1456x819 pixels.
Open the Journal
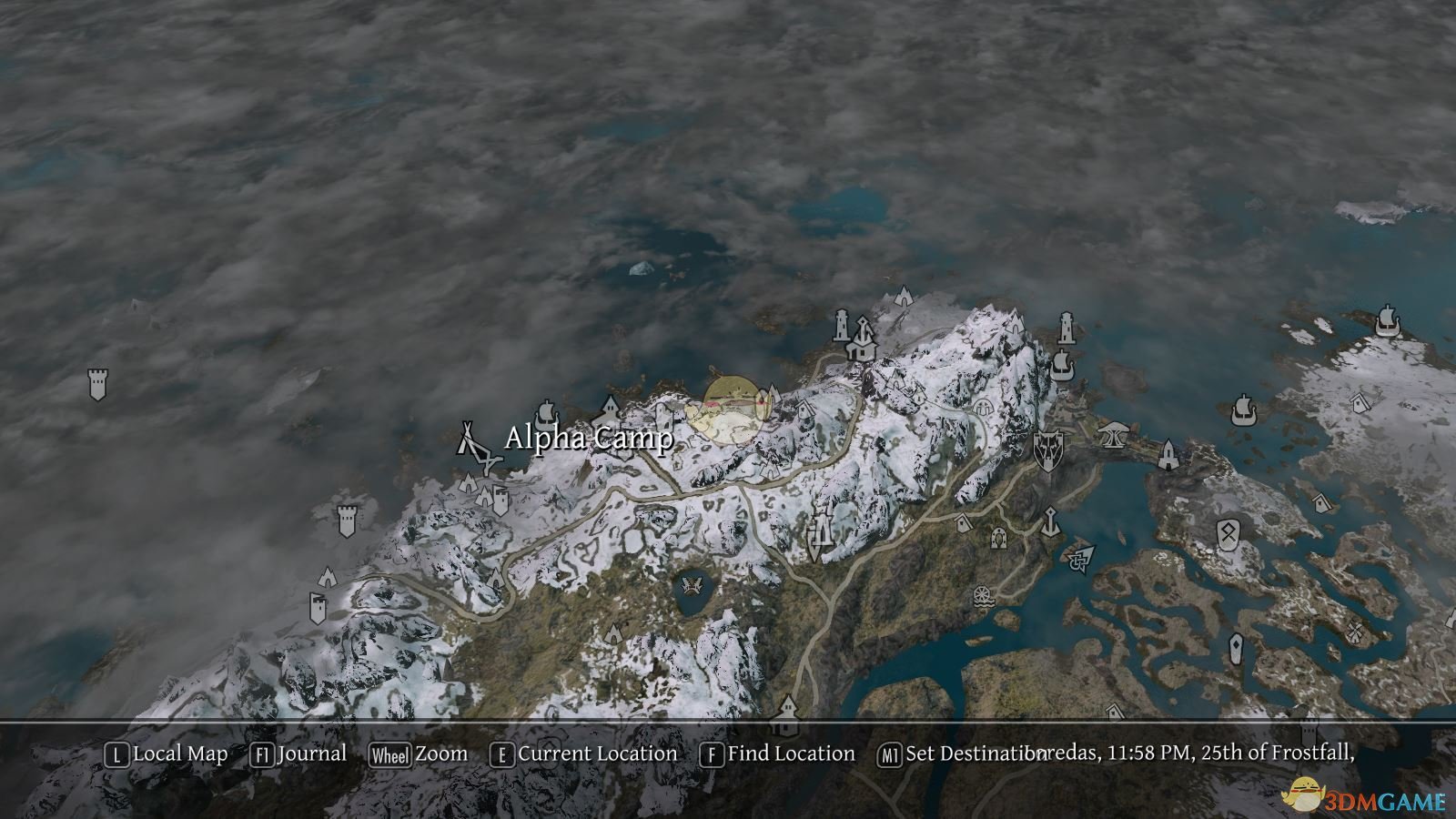coord(309,754)
